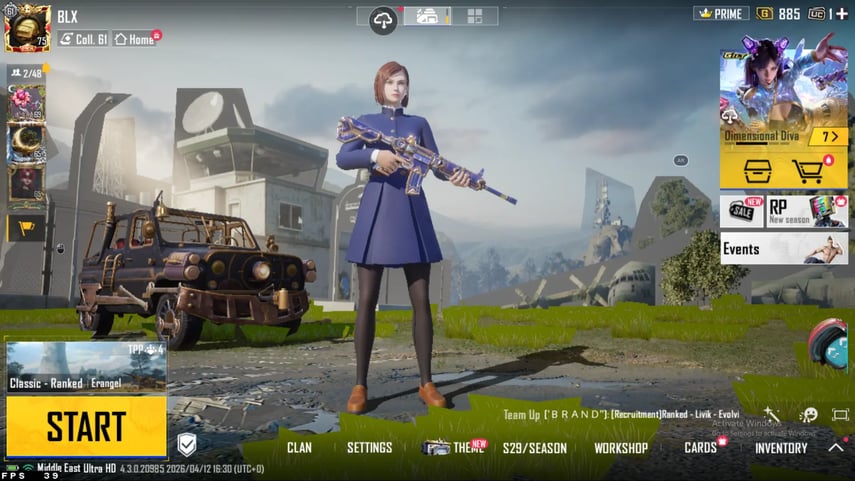This screenshot has width=855, height=481.
Task: Open the BLX player profile avatar
Action: pos(27,27)
